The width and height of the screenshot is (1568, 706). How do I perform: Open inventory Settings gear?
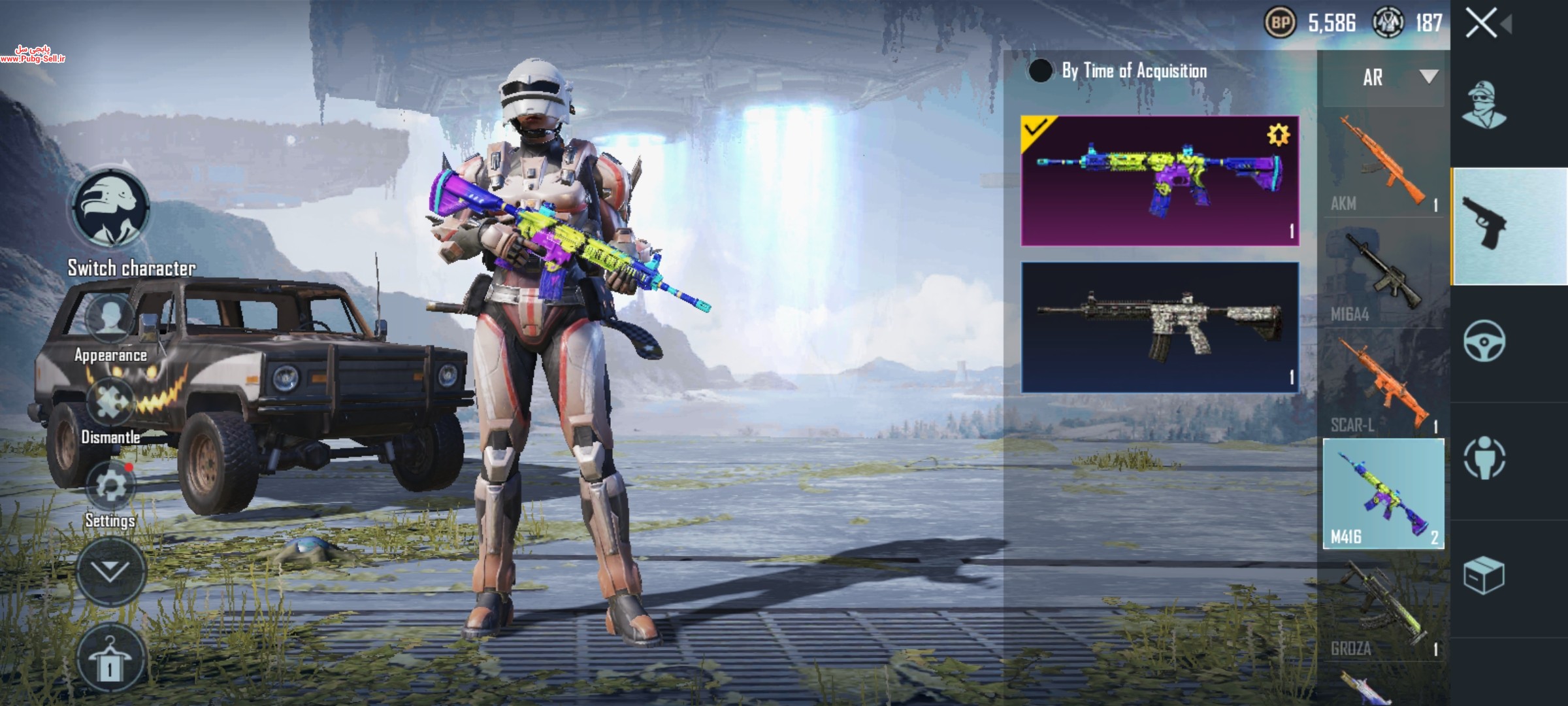coord(110,487)
